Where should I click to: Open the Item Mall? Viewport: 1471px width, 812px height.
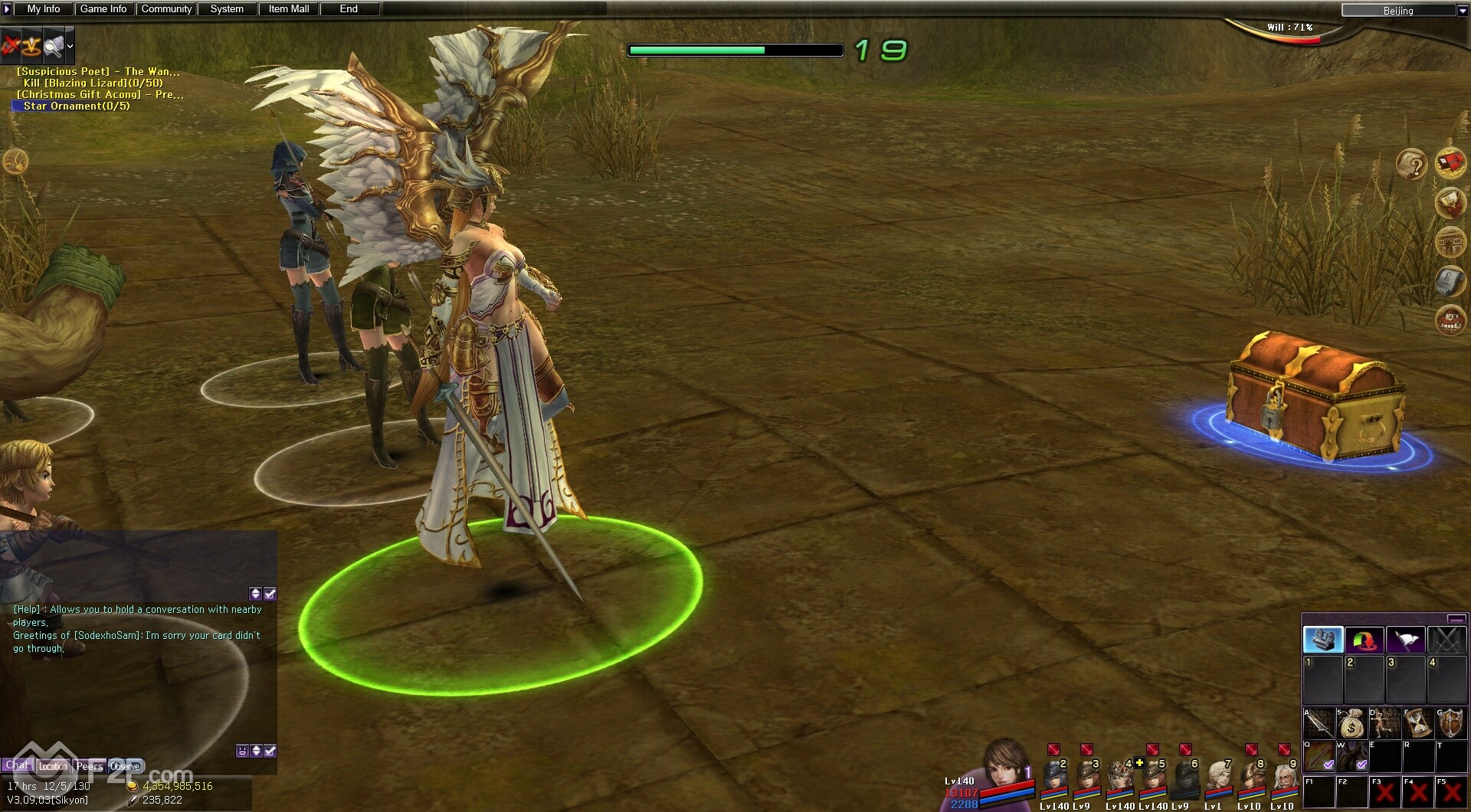pyautogui.click(x=289, y=9)
